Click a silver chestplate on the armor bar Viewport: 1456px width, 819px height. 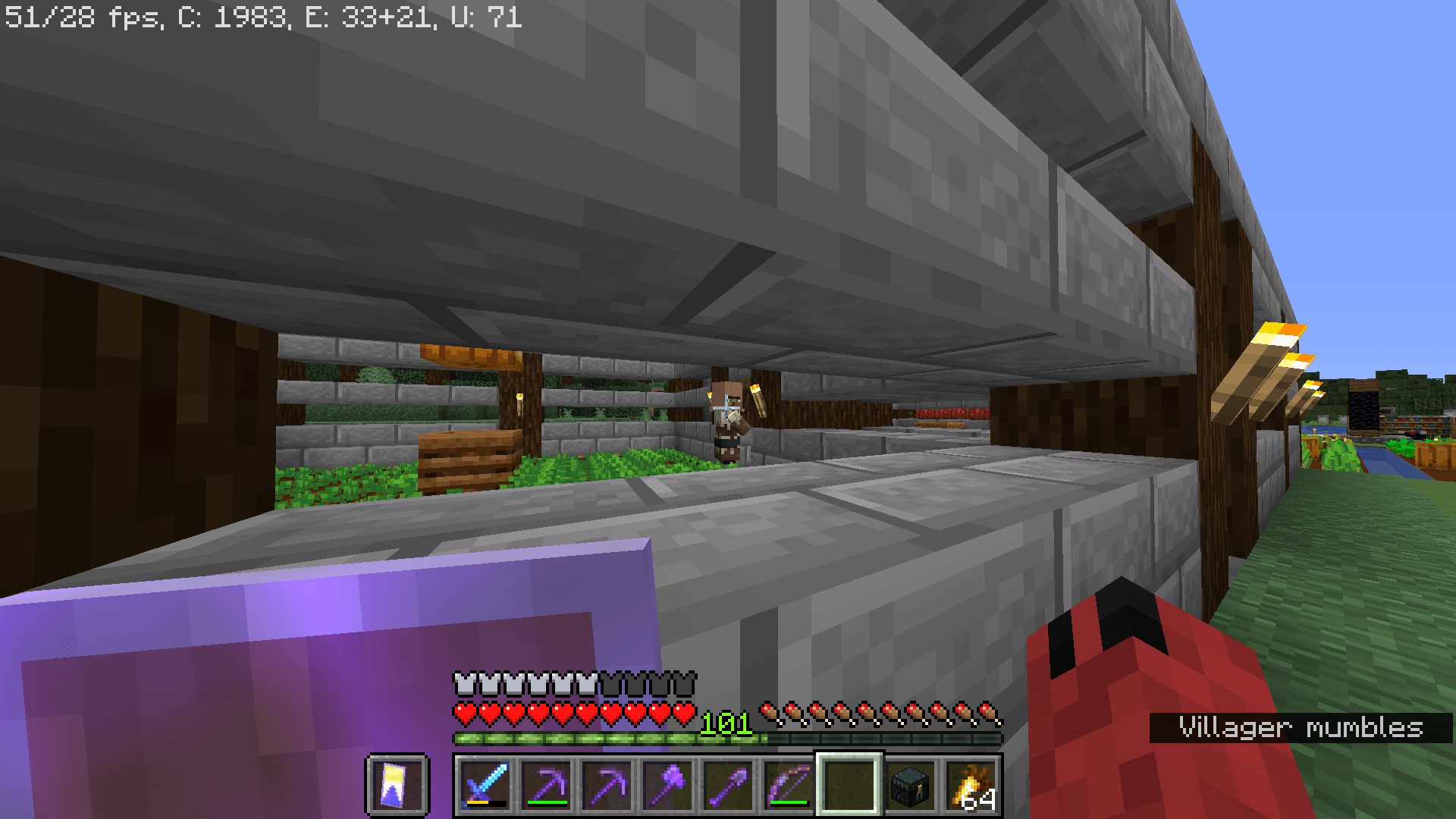(x=466, y=682)
